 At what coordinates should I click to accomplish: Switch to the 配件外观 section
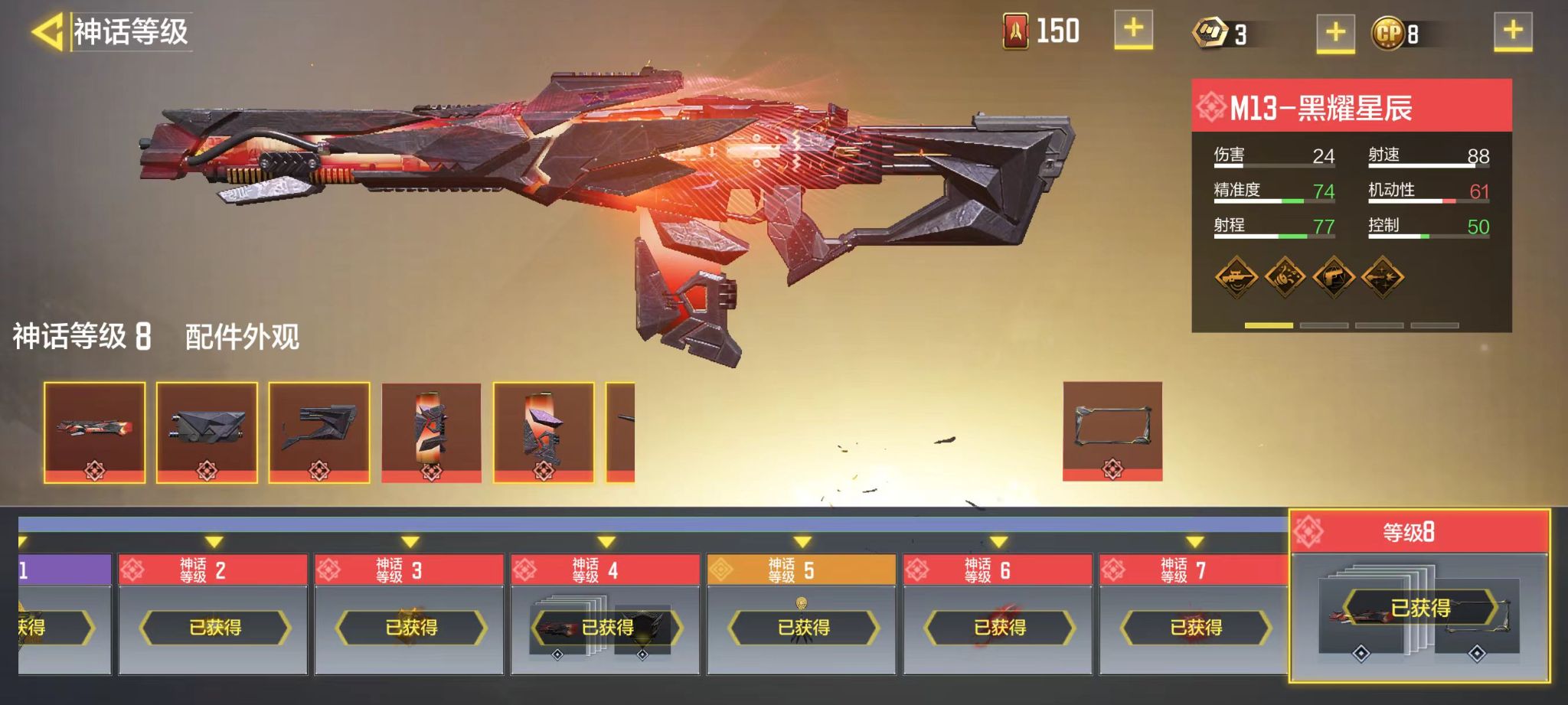pos(242,337)
